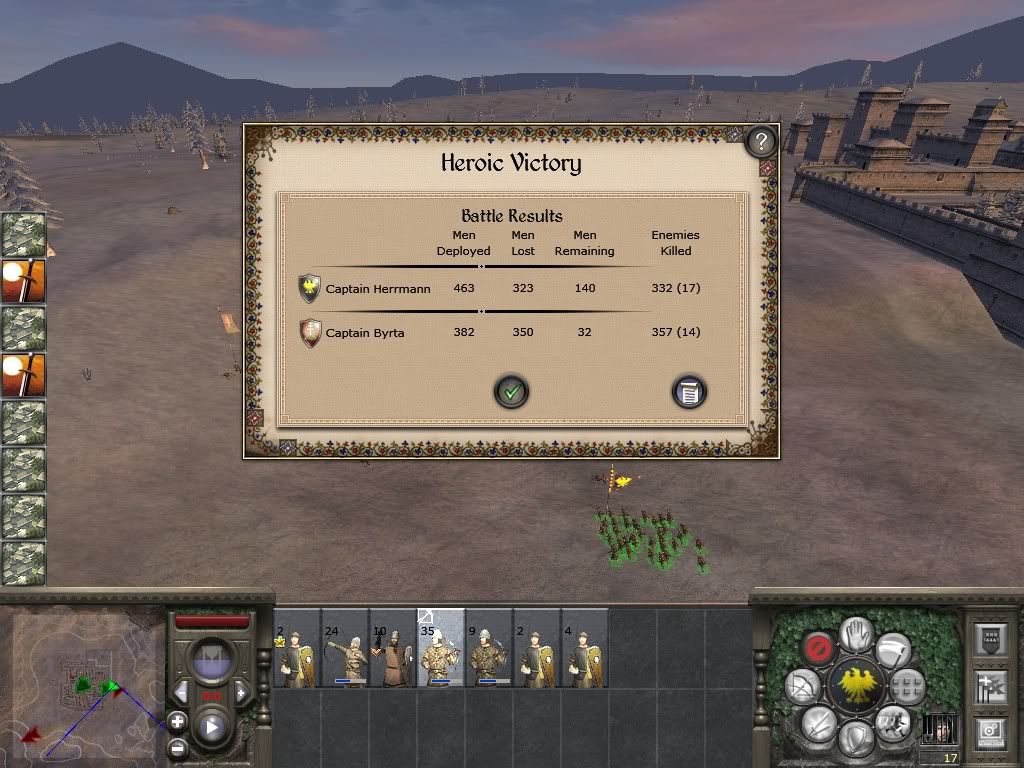This screenshot has width=1024, height=768.
Task: Toggle the bow fire-at-will button
Action: tap(801, 686)
